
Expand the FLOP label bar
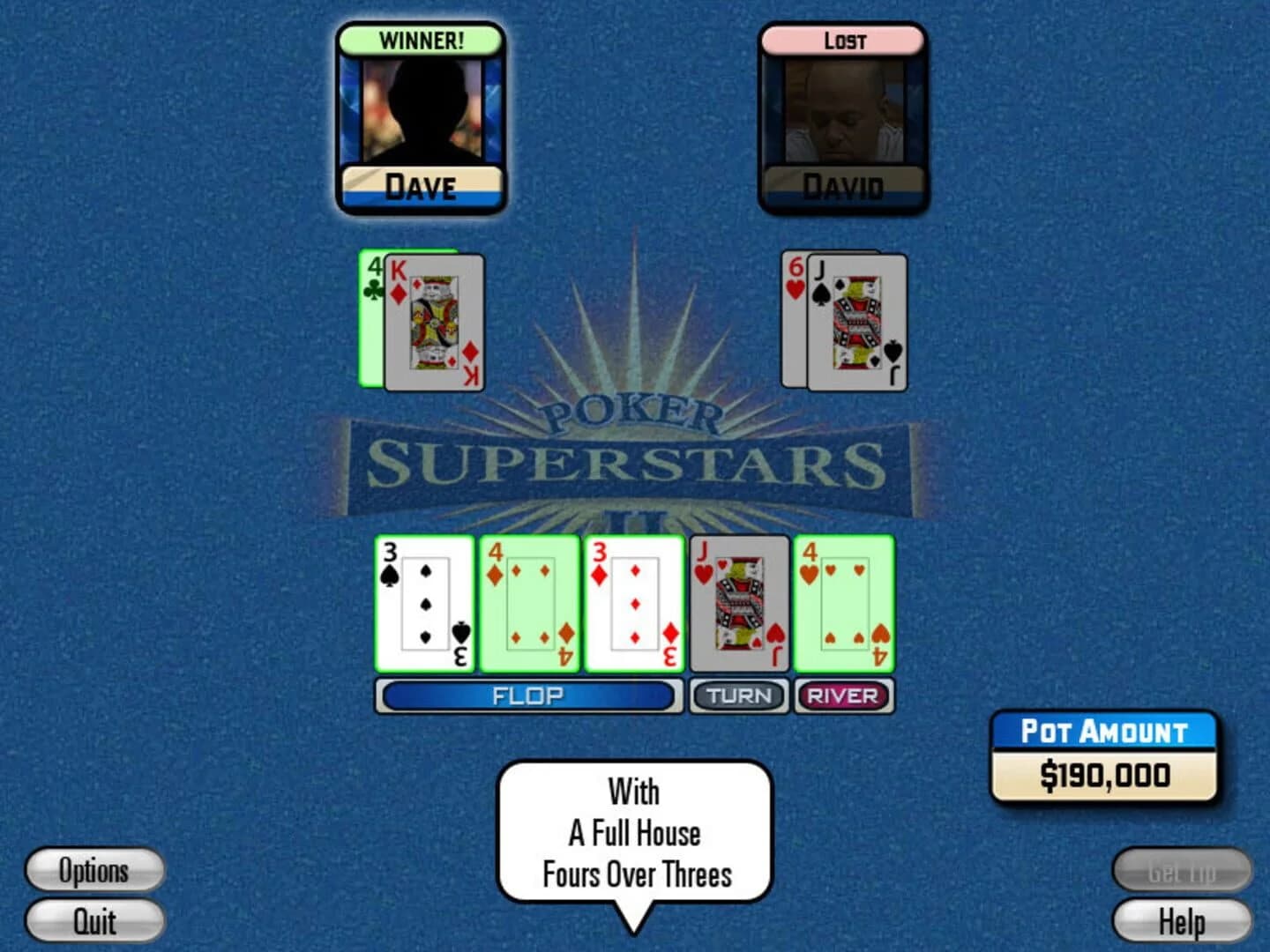[x=529, y=695]
